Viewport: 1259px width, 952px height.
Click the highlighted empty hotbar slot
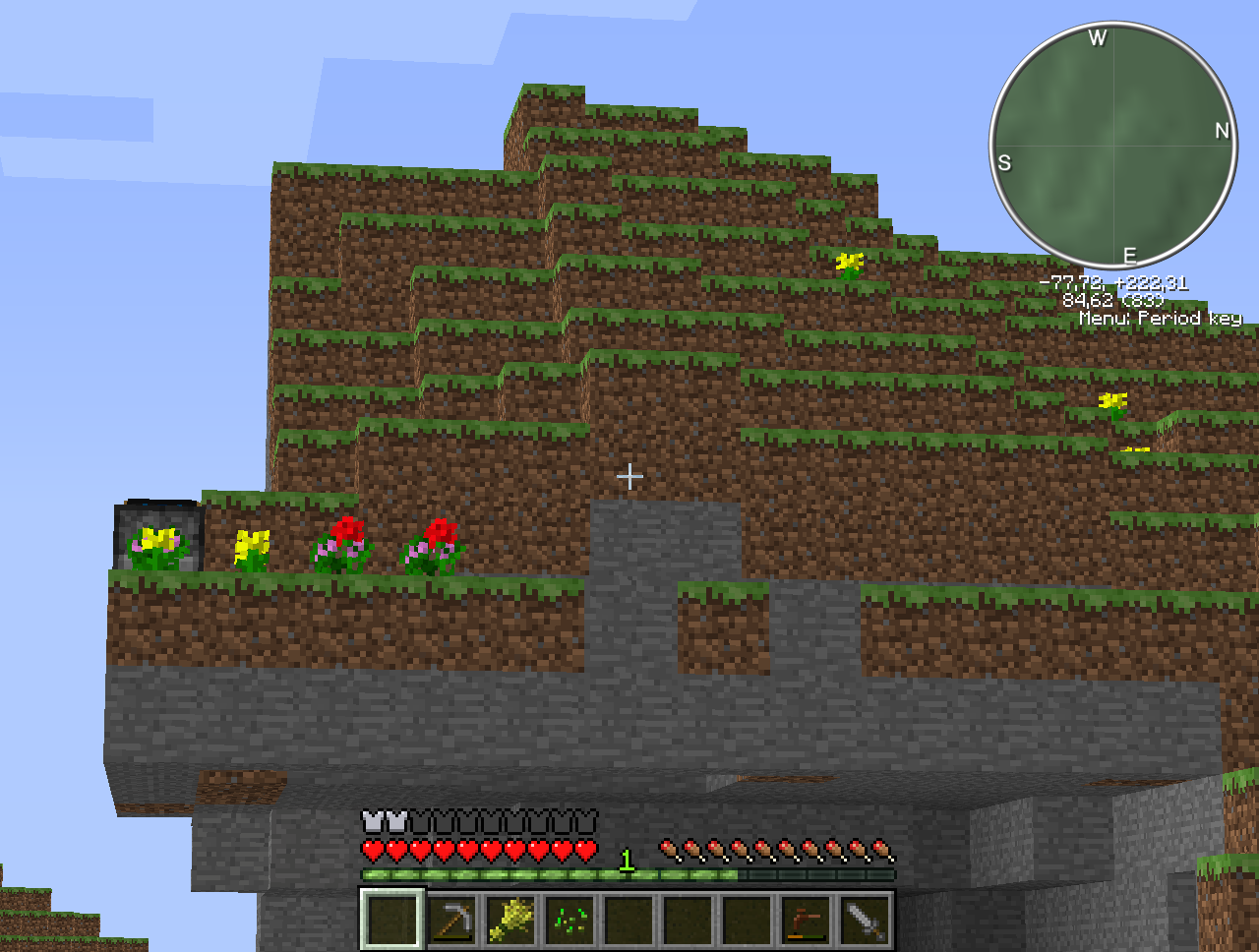point(392,921)
